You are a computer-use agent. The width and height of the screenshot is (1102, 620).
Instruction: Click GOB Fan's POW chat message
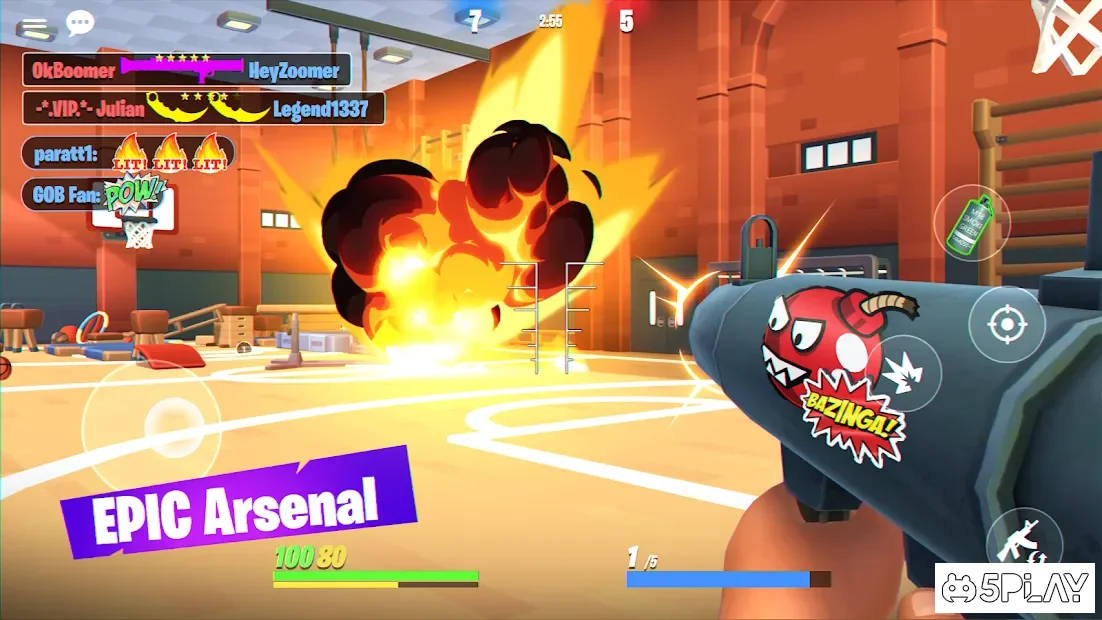click(93, 194)
